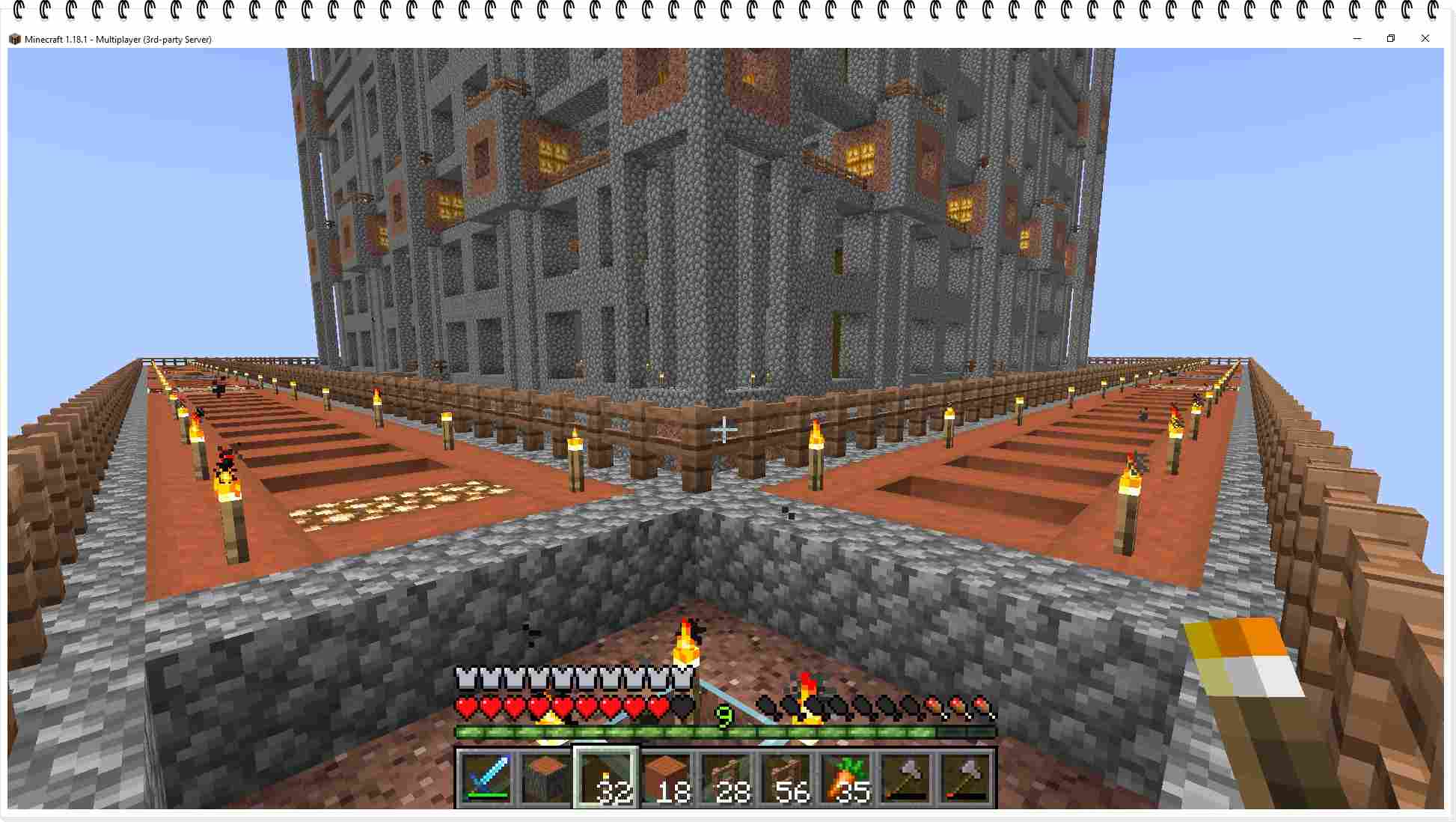The image size is (1456, 822).
Task: Click the restore down button of the Minecraft window
Action: (1391, 38)
